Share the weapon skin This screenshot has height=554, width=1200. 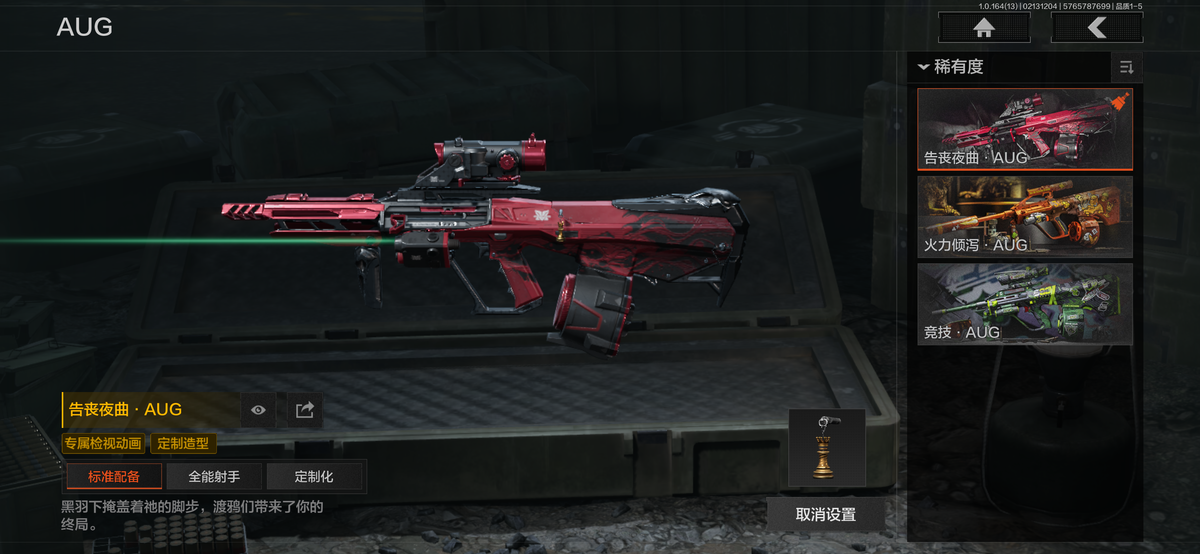(x=305, y=409)
